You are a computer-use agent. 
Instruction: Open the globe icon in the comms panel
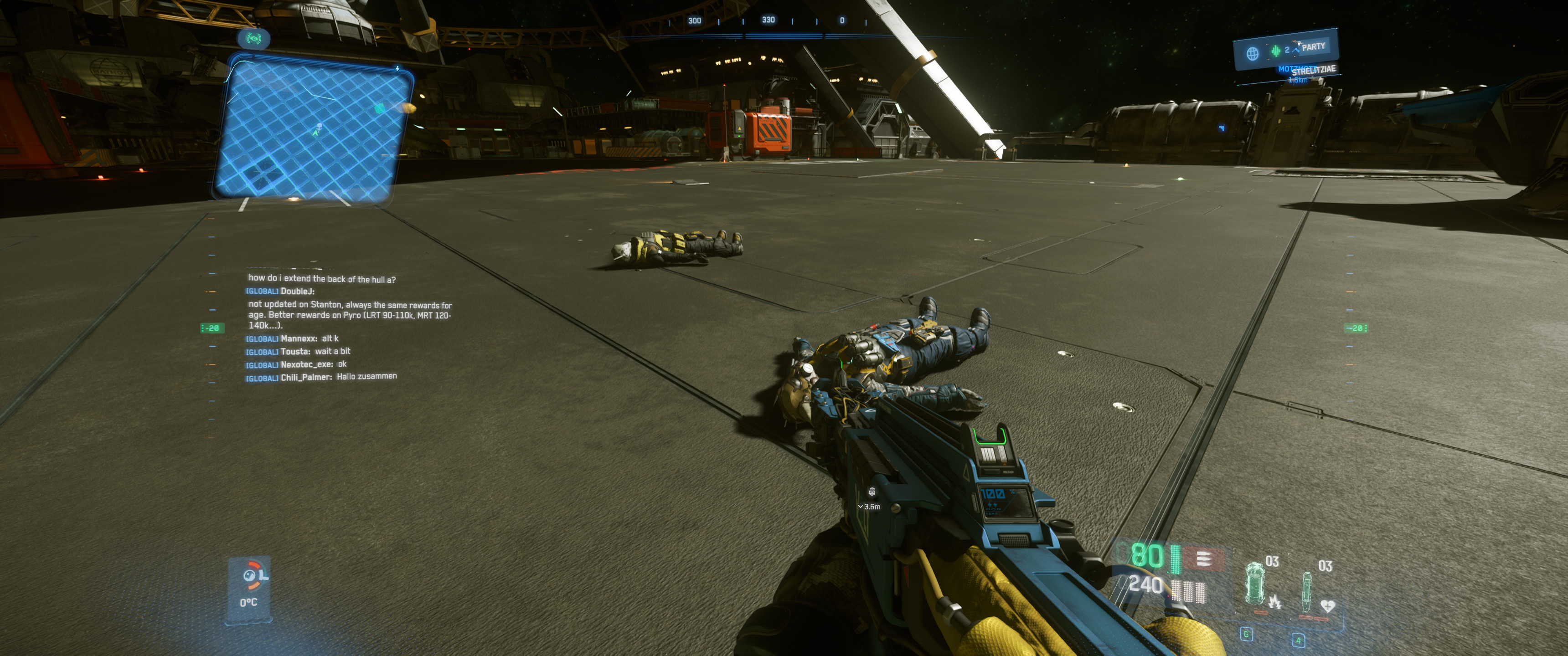1252,54
